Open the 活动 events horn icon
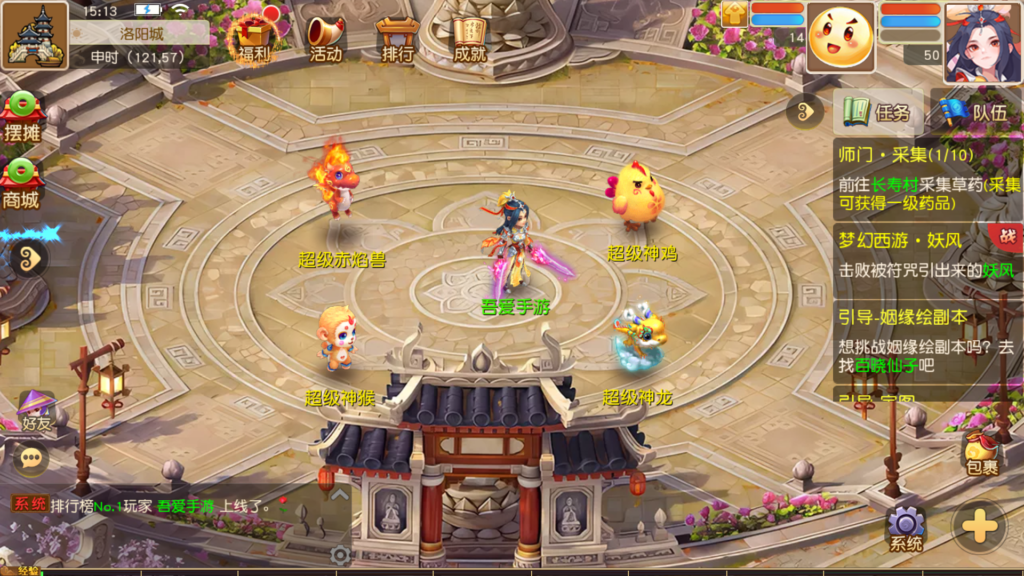 coord(325,39)
